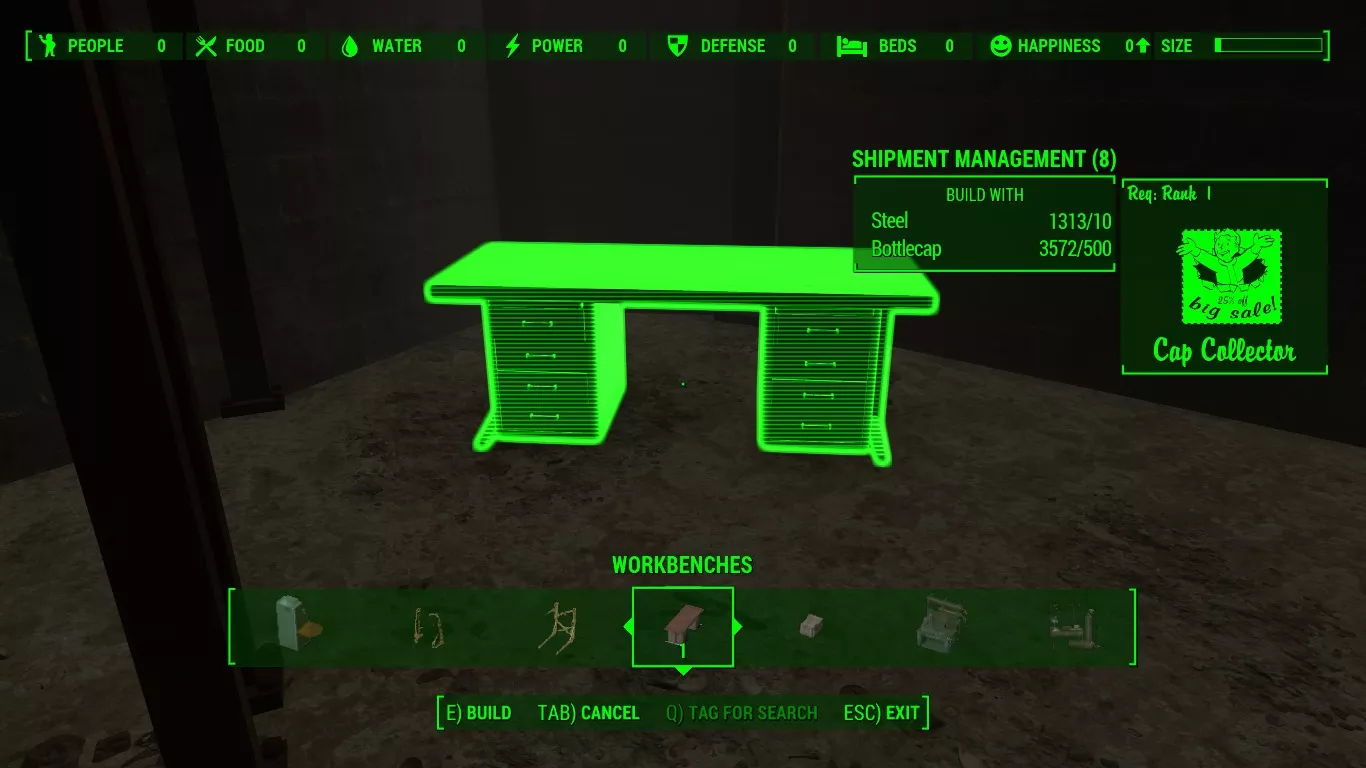Select the highlighted desk workbench thumbnail

(x=683, y=626)
